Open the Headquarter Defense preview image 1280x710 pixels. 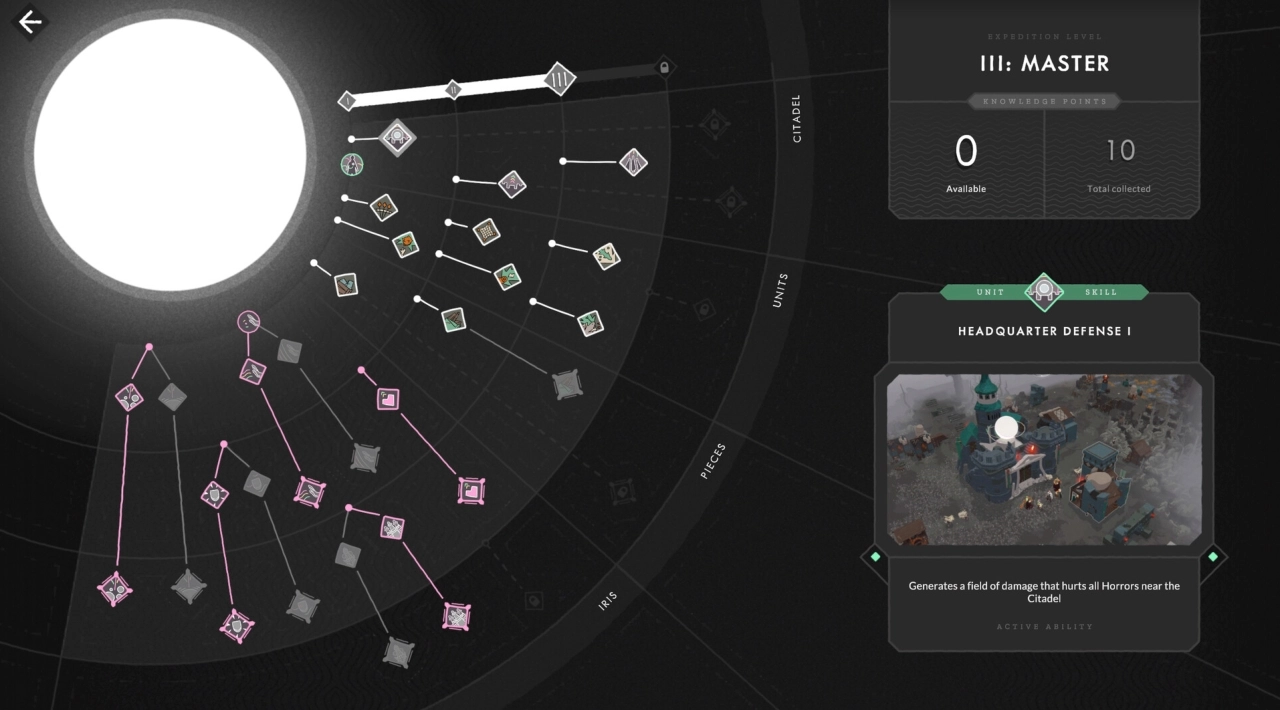[1044, 460]
